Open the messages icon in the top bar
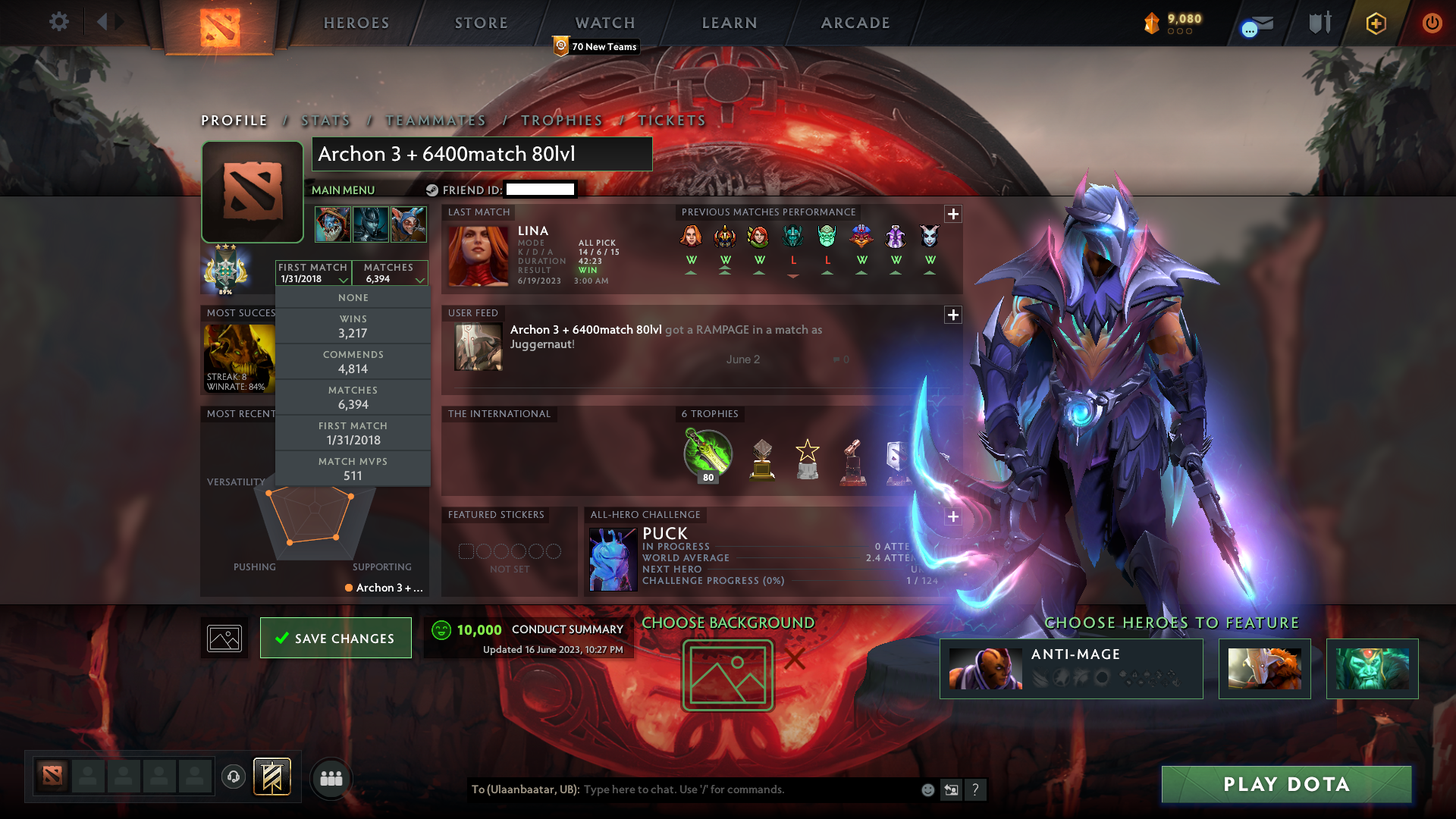The image size is (1456, 819). click(x=1255, y=24)
